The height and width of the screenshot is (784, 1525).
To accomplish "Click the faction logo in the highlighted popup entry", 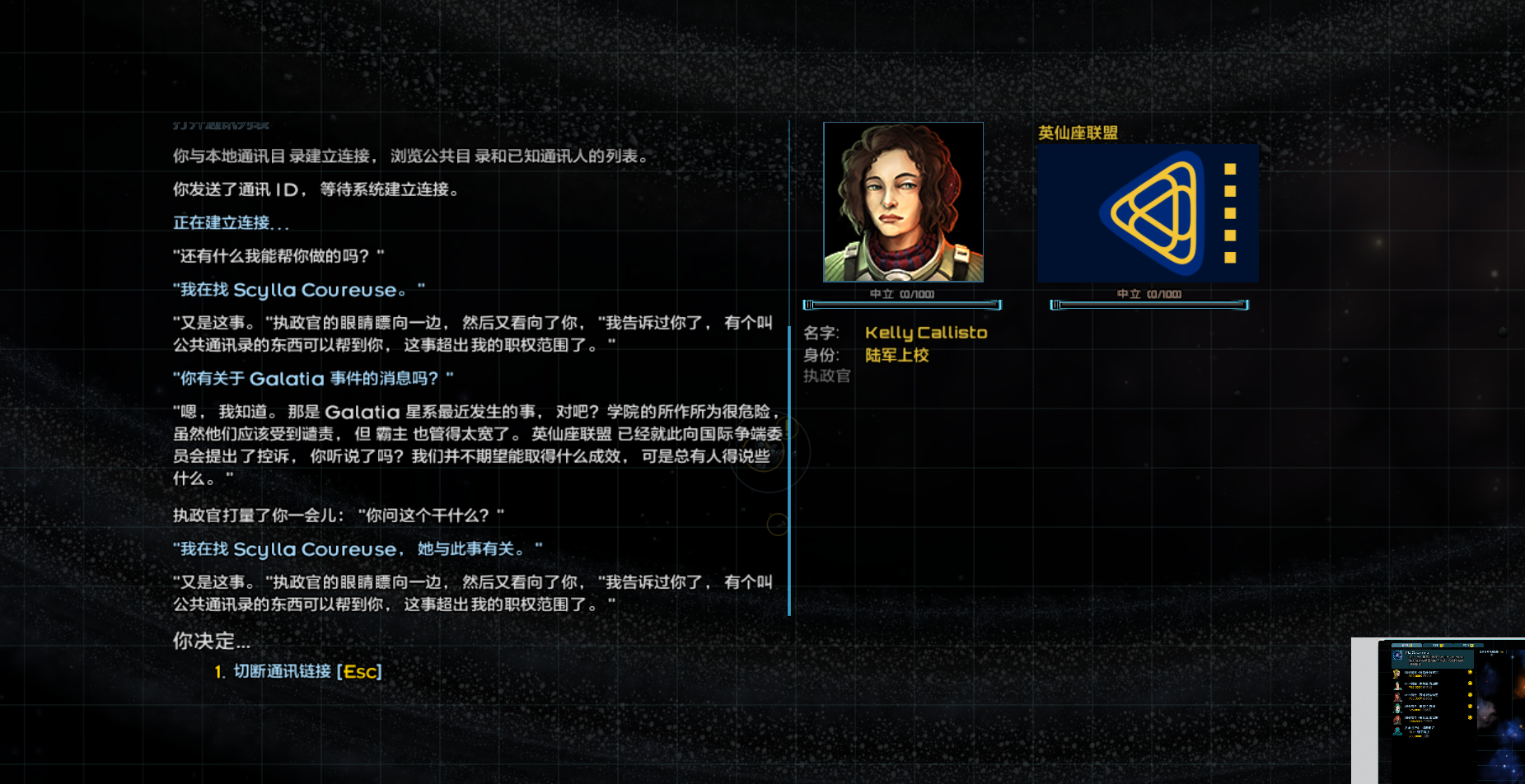I will (1397, 656).
